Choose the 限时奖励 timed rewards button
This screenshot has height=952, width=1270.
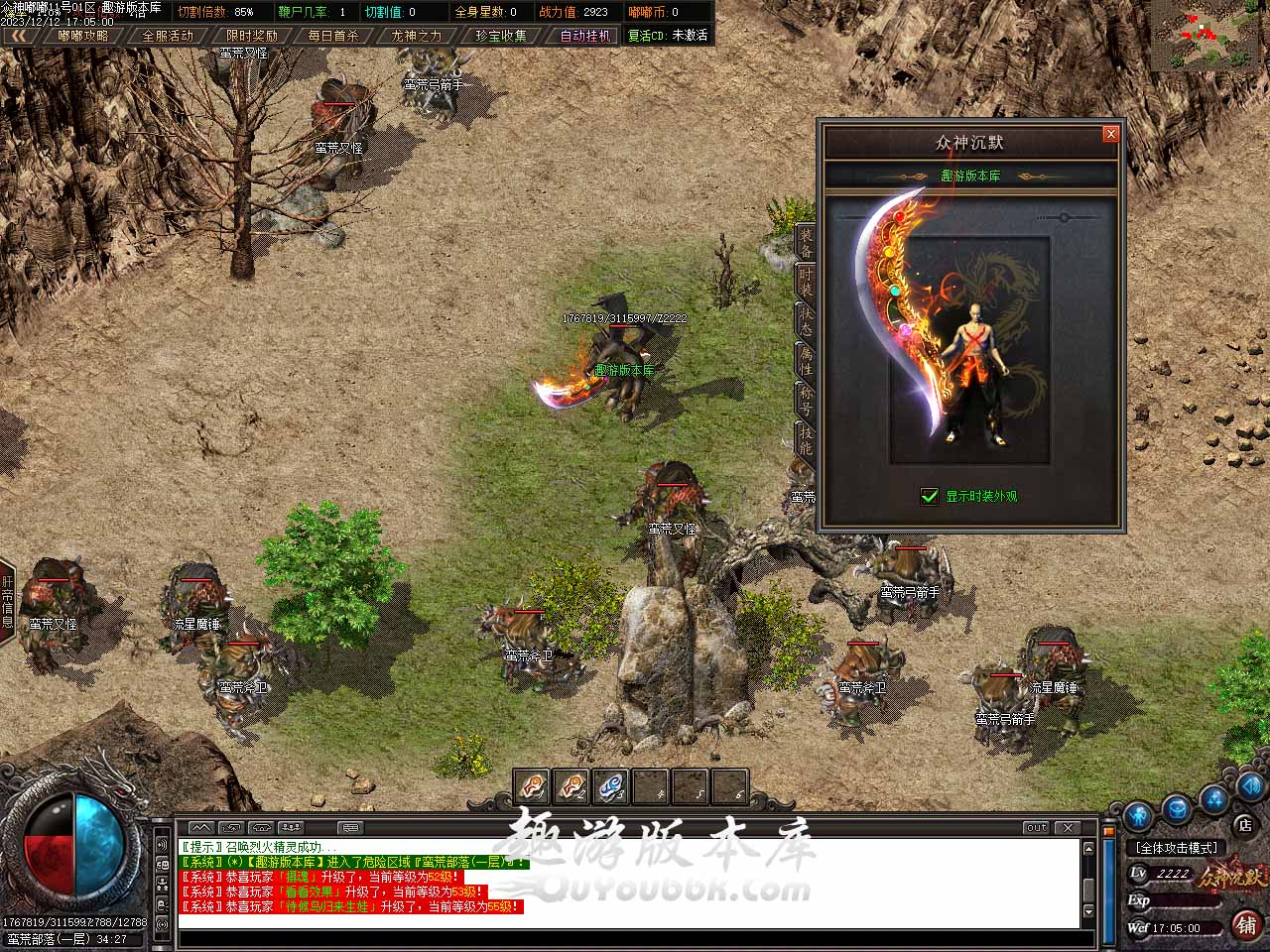pos(251,36)
